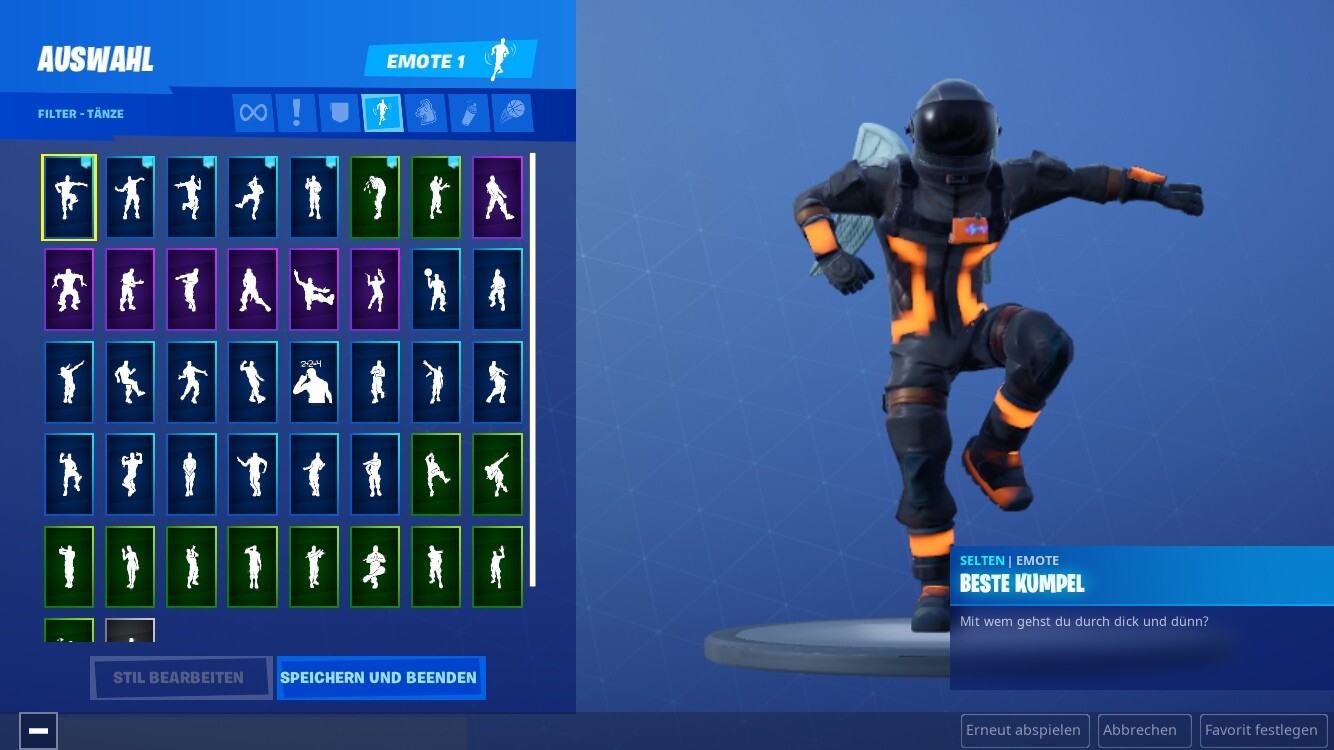
Task: Select the flaming basketball filter icon
Action: (512, 113)
